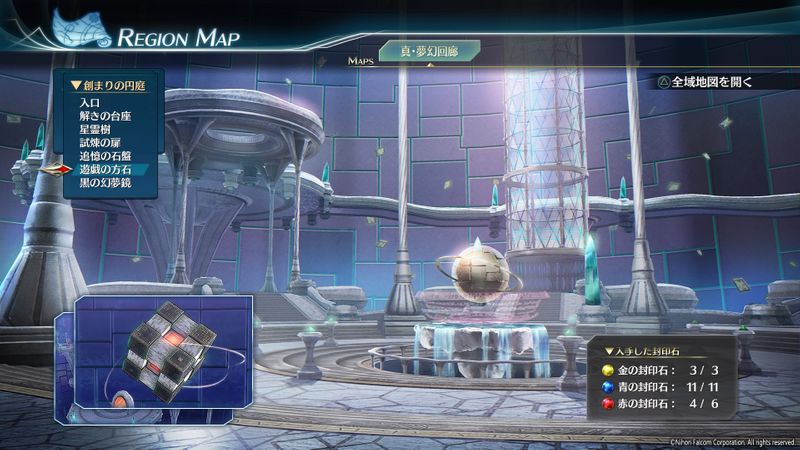Collapse the 創まりの円庭 area header
This screenshot has height=450, width=800.
[108, 86]
